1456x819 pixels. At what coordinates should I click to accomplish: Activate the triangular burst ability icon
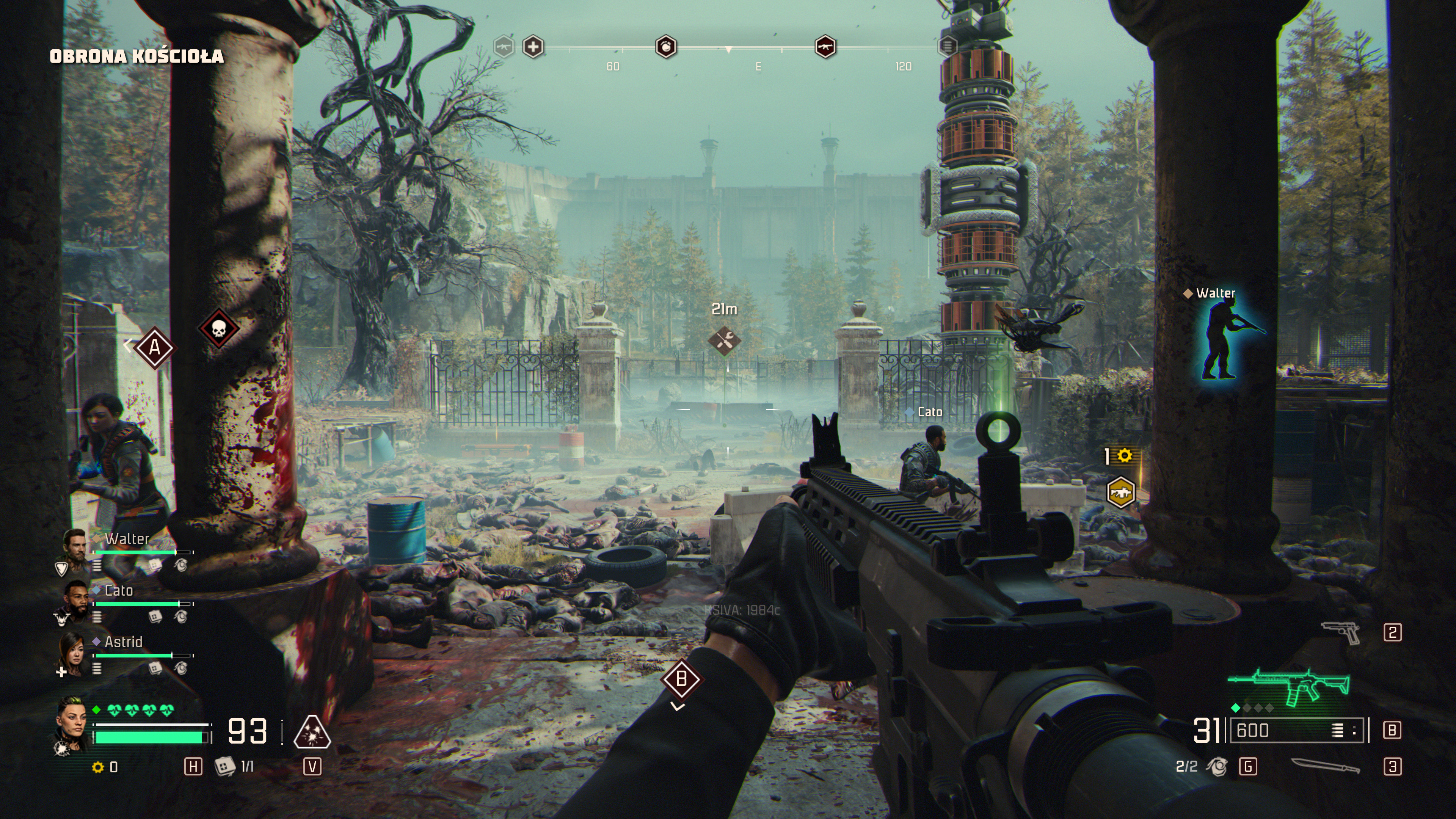[x=312, y=732]
